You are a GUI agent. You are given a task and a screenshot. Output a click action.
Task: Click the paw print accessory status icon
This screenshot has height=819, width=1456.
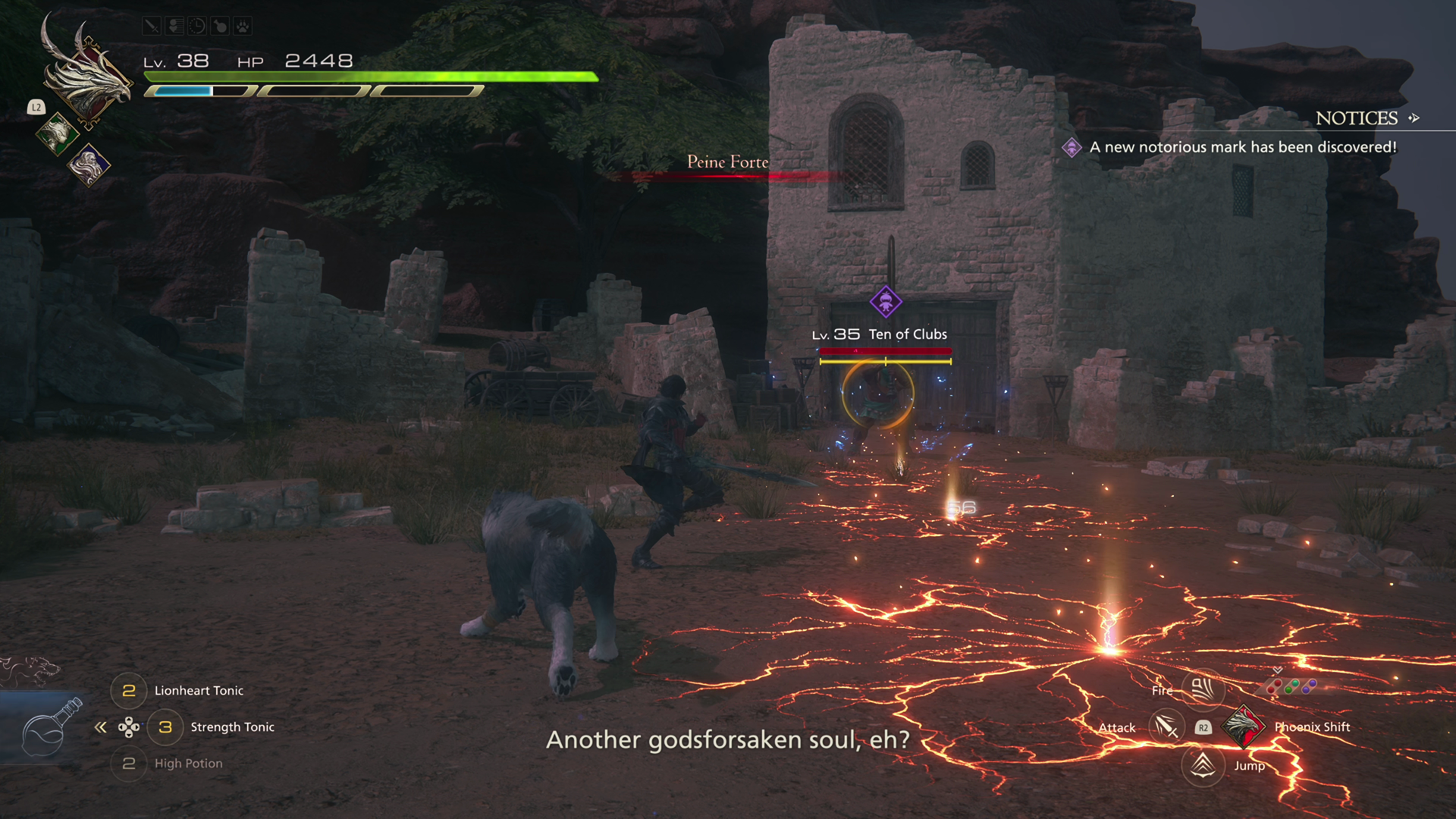[x=243, y=27]
